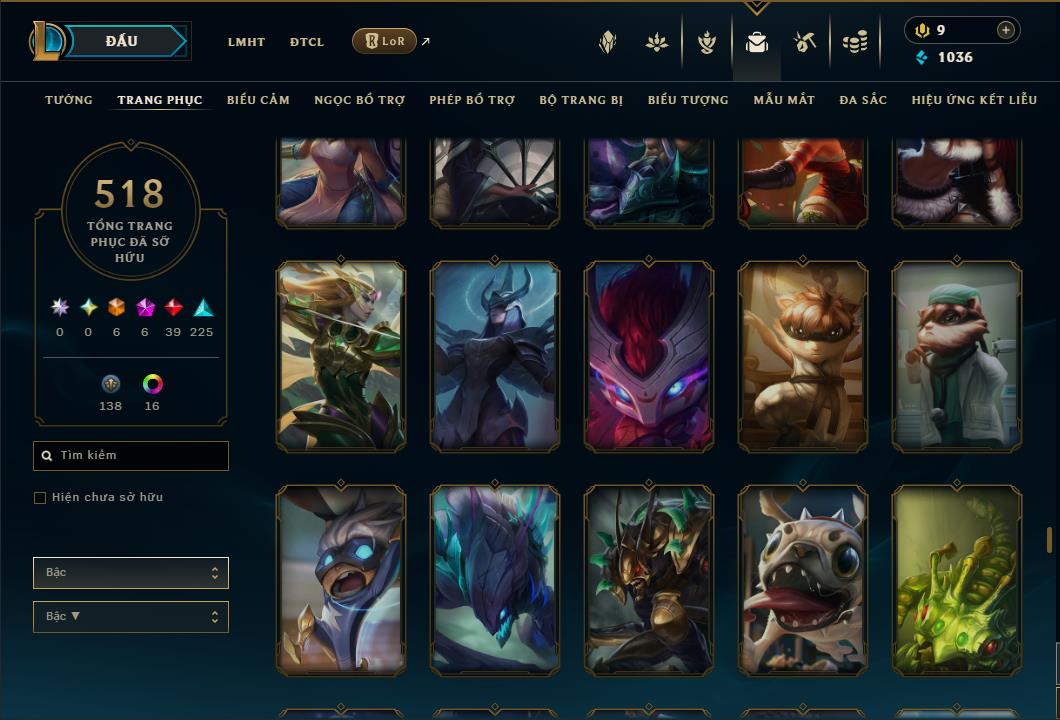
Task: Open the MẪU MẮT tab
Action: [x=784, y=100]
